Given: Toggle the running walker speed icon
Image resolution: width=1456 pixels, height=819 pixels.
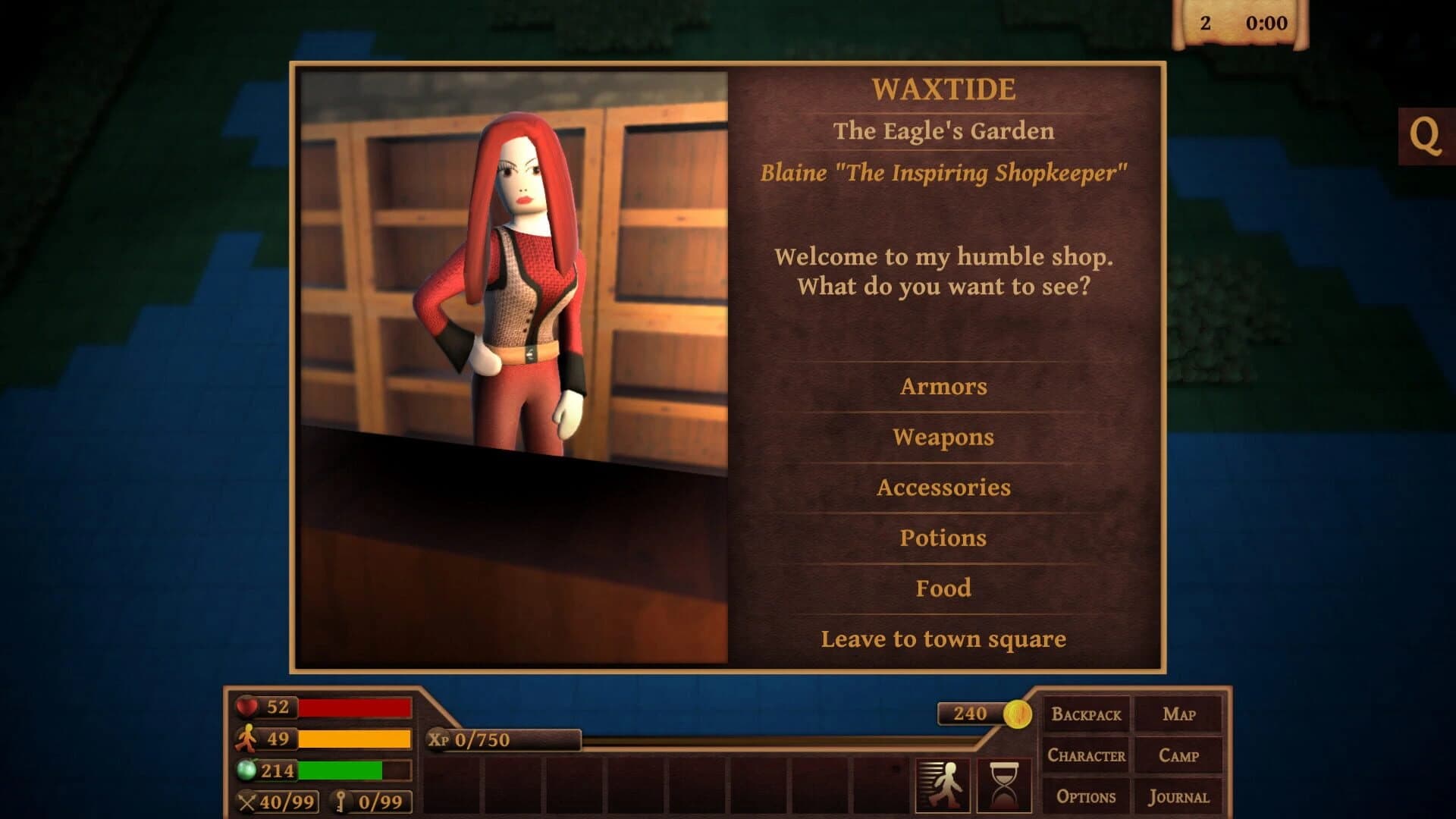Looking at the screenshot, I should [x=943, y=784].
